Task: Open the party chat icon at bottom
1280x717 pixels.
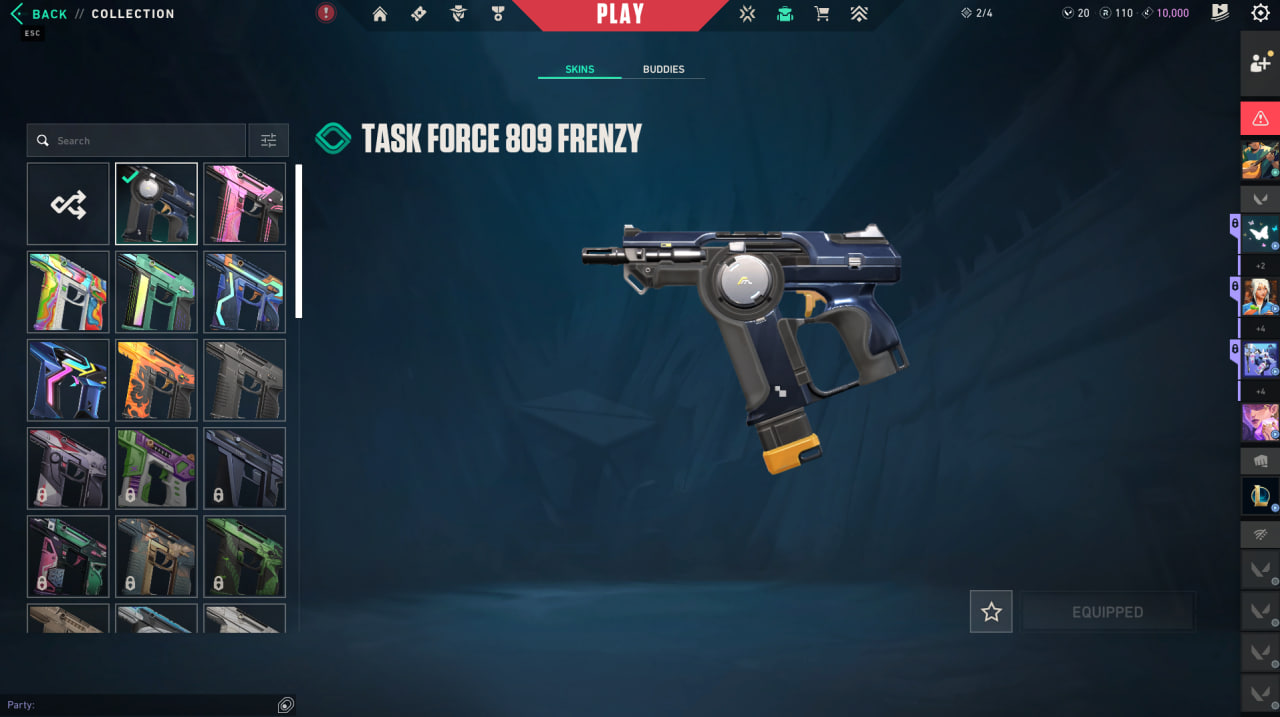Action: 286,705
